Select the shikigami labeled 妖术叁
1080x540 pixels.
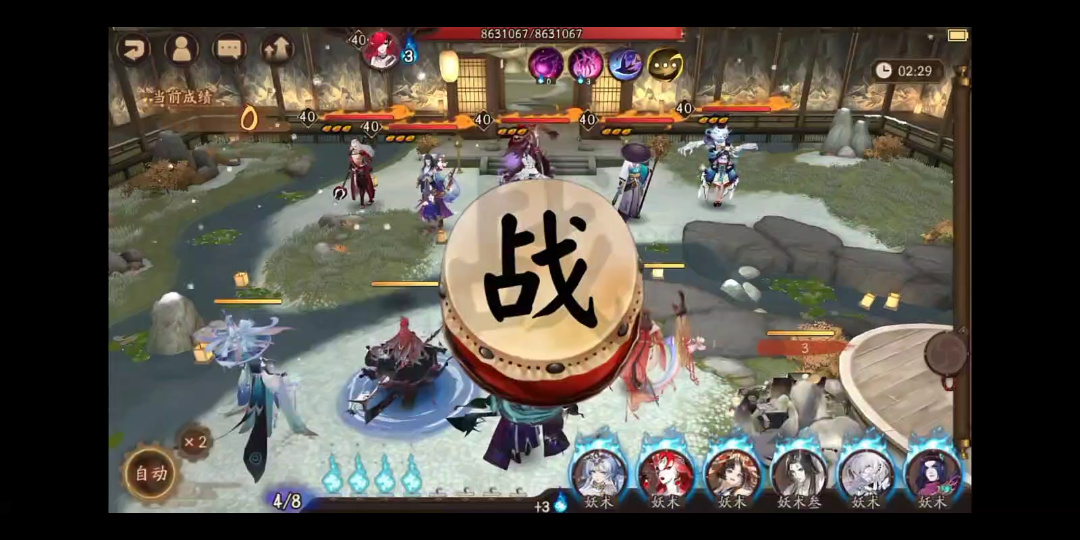tap(799, 473)
